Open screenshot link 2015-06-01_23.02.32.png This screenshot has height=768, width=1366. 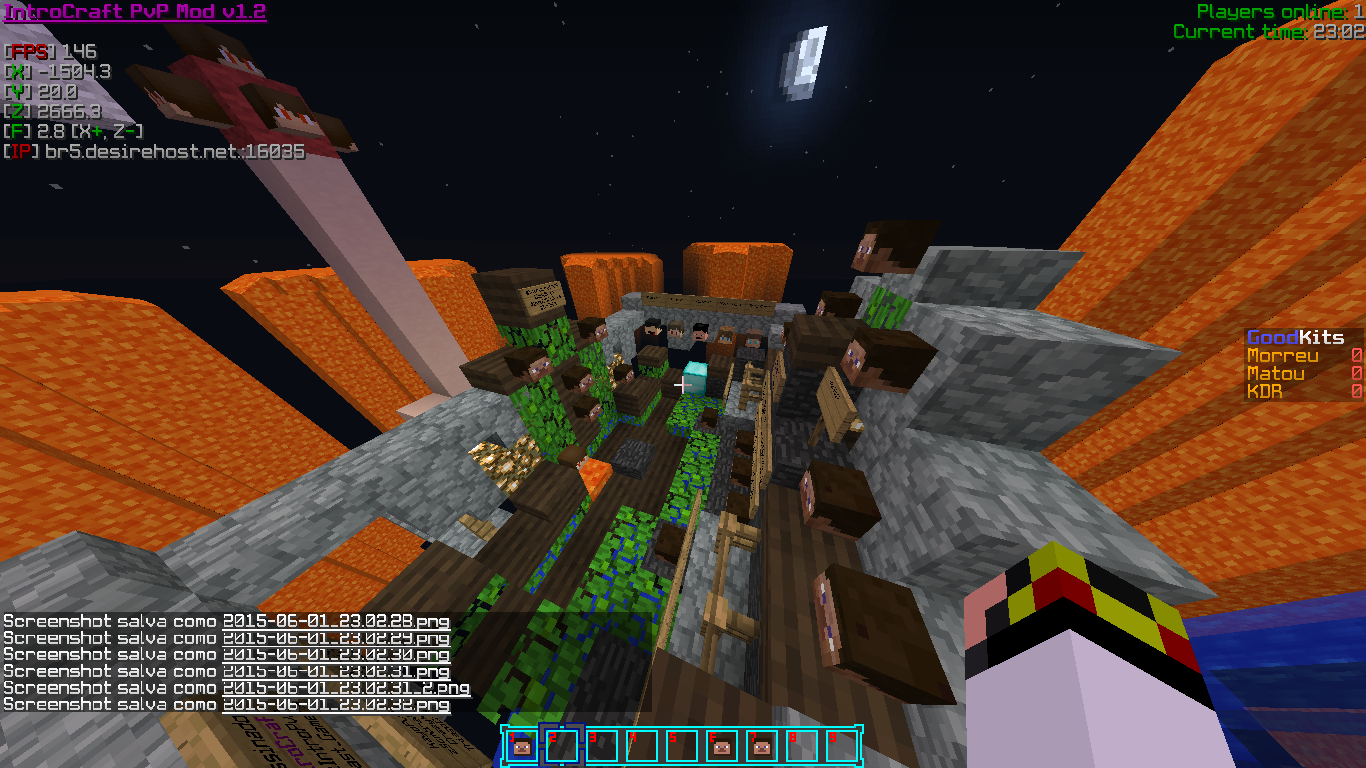(x=336, y=705)
